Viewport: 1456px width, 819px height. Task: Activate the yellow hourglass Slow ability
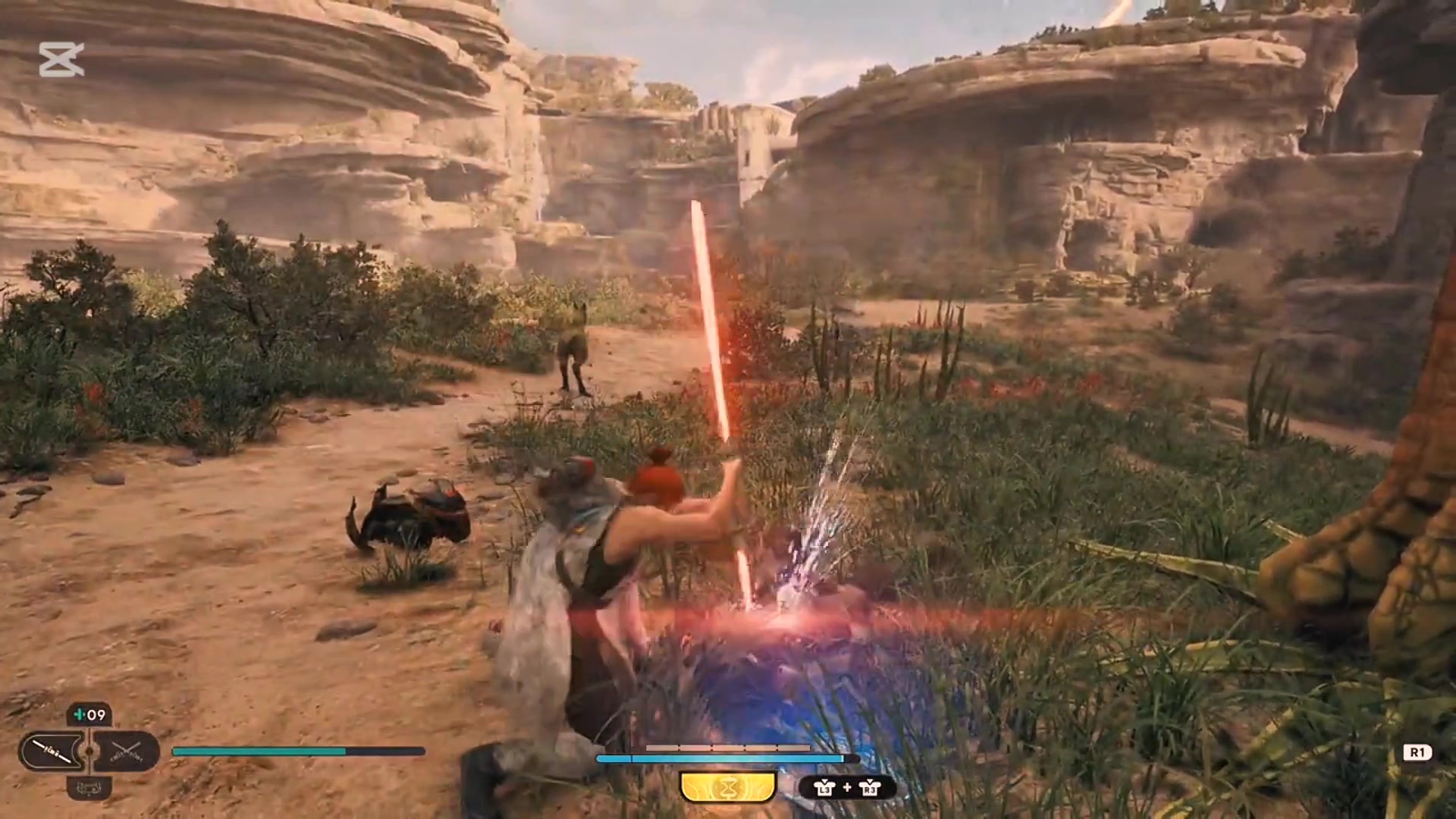pos(728,788)
